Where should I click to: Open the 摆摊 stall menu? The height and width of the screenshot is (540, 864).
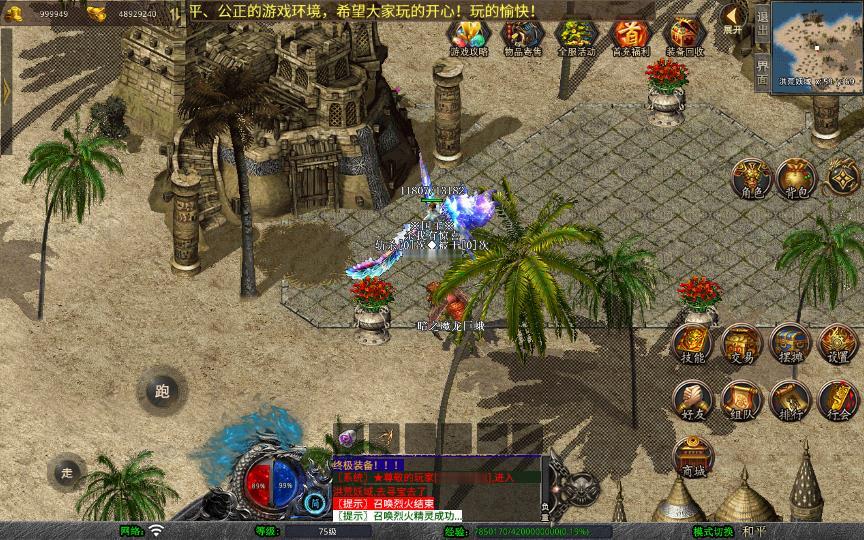point(790,343)
